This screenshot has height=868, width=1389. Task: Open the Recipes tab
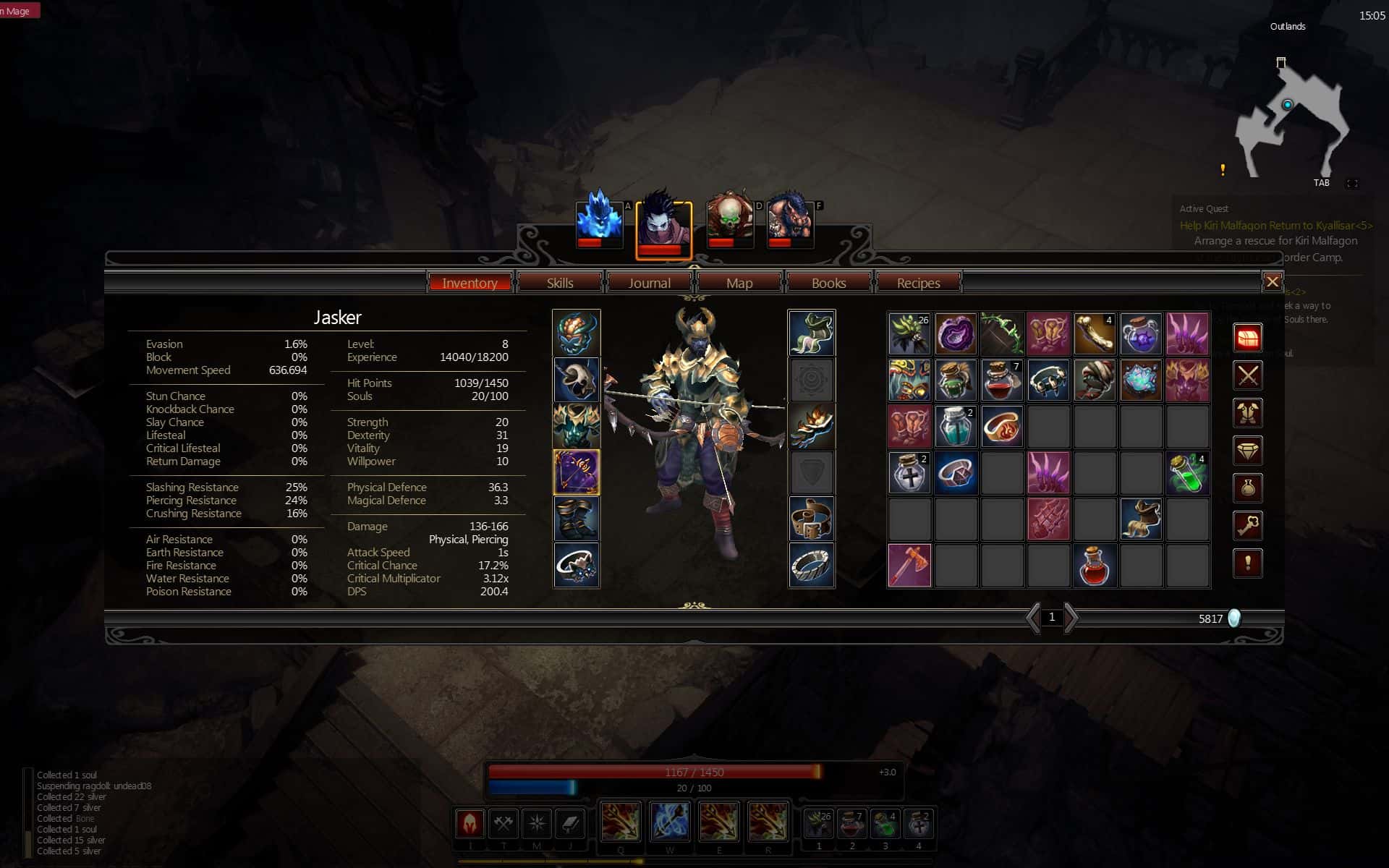918,283
